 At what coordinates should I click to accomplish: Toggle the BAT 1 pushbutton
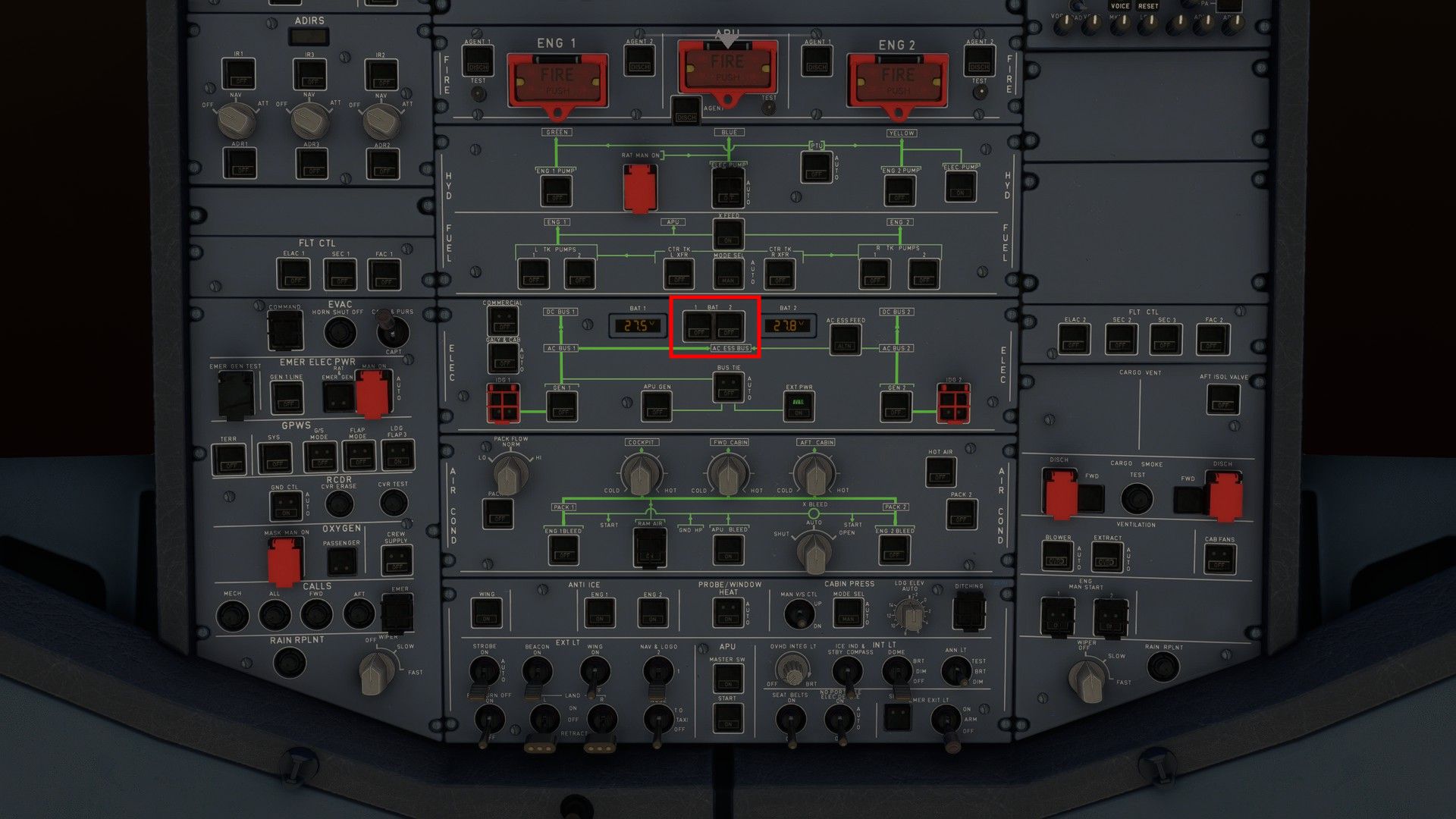tap(698, 325)
